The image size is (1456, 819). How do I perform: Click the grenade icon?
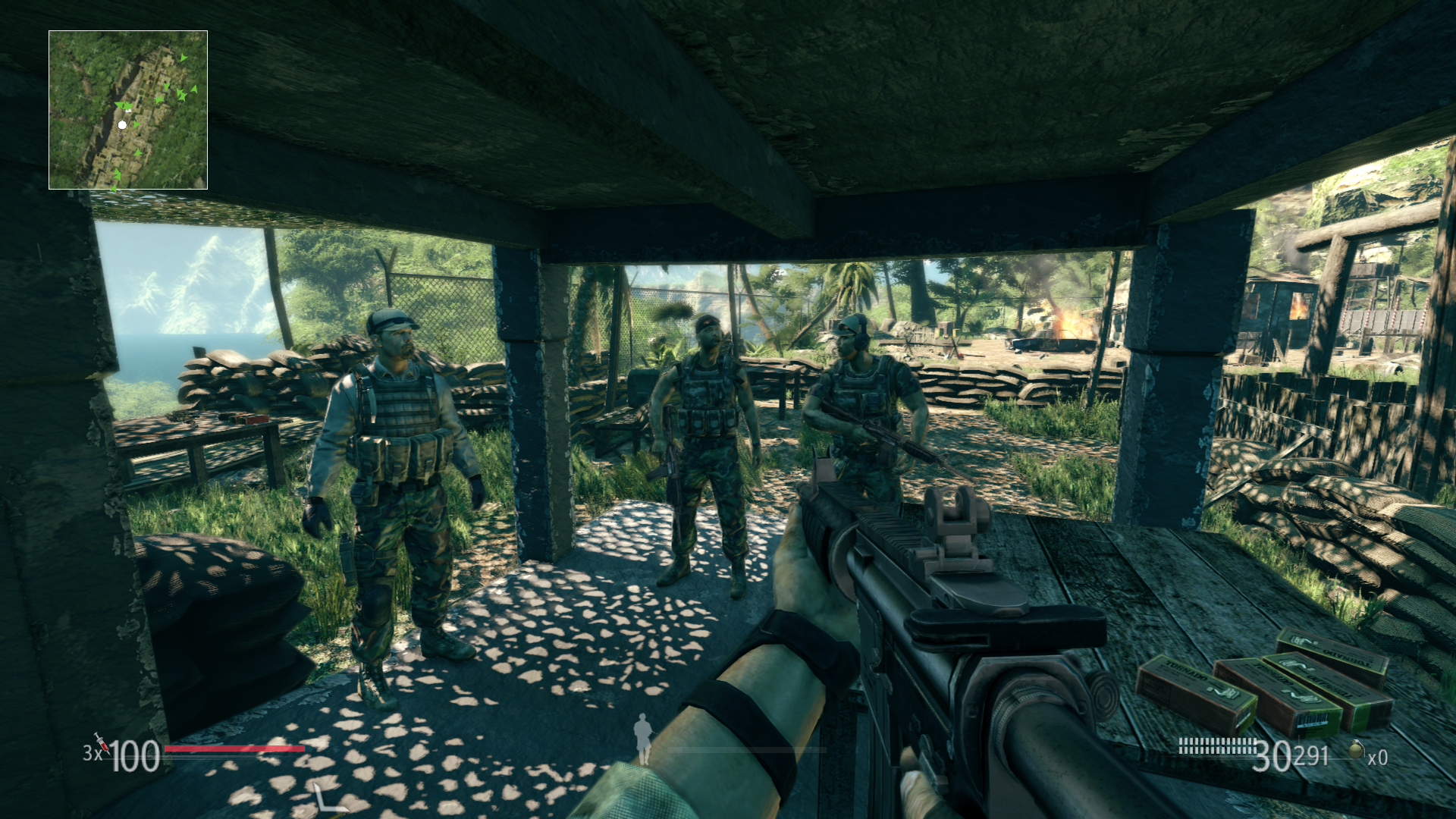[1356, 750]
